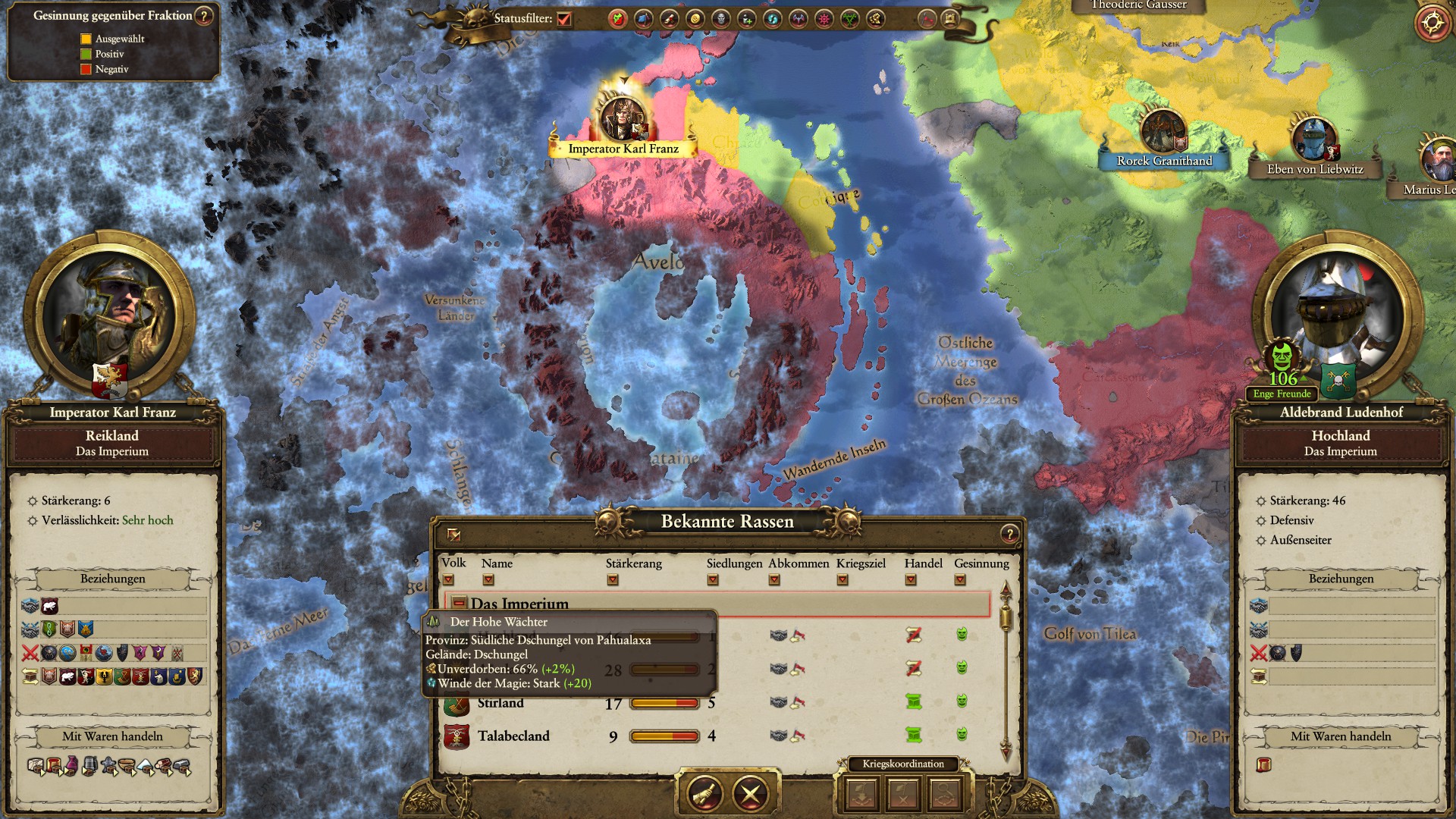Select the Chaos corruption filter icon
1456x819 pixels.
(x=822, y=19)
